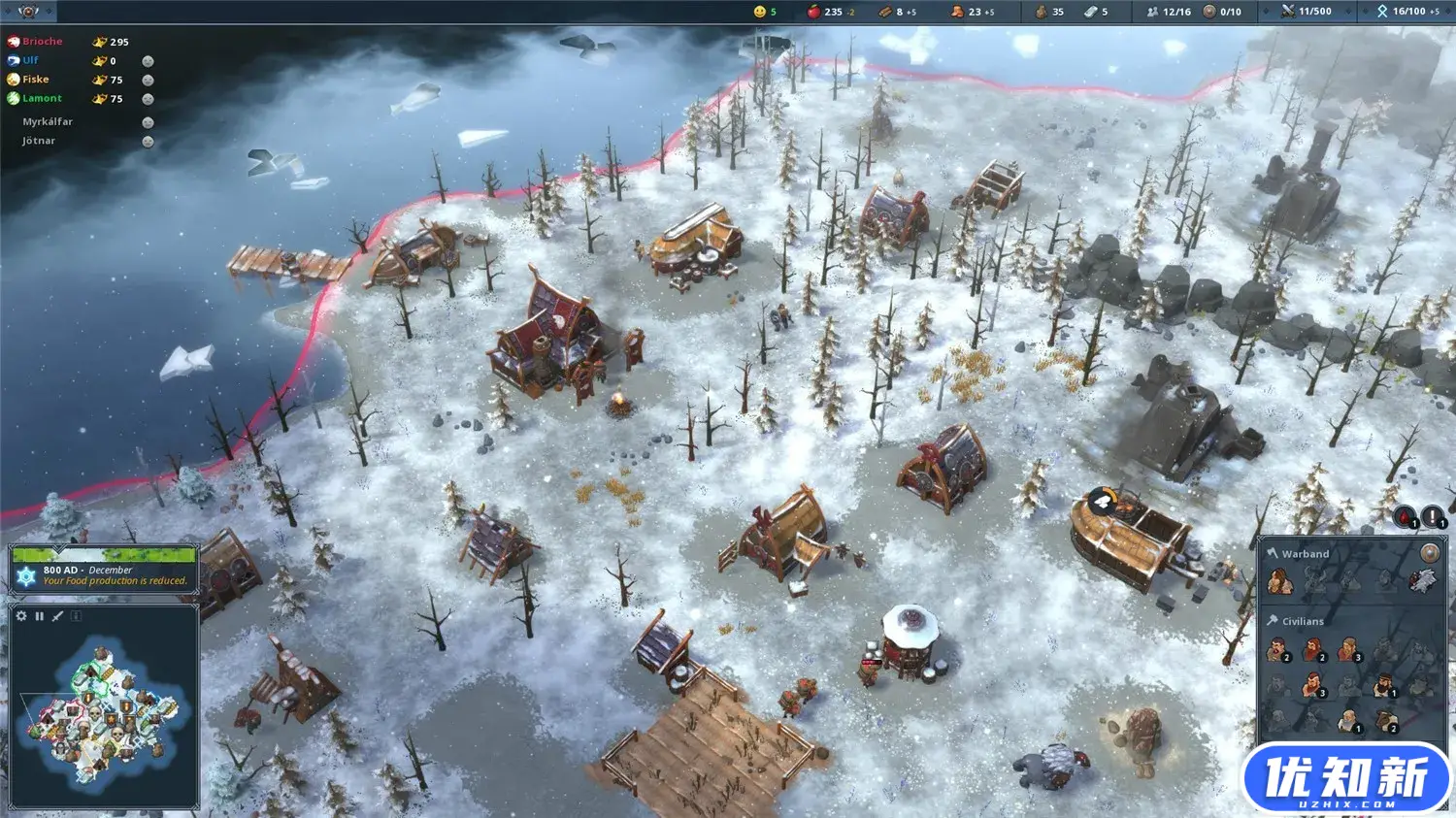Click the sword icon above the minimap
The height and width of the screenshot is (818, 1456).
tap(58, 616)
